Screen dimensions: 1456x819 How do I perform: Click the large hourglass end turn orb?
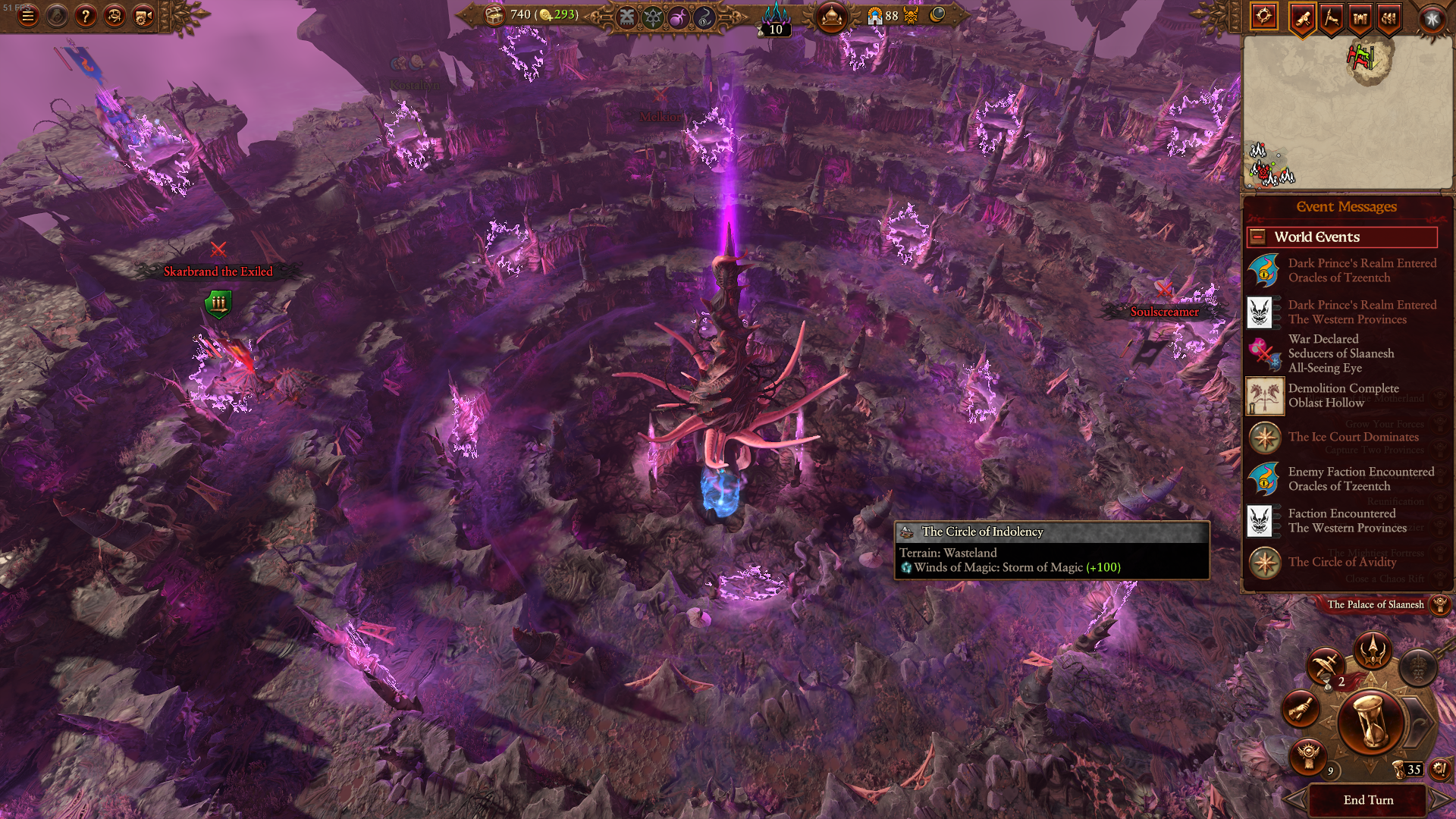(1370, 722)
